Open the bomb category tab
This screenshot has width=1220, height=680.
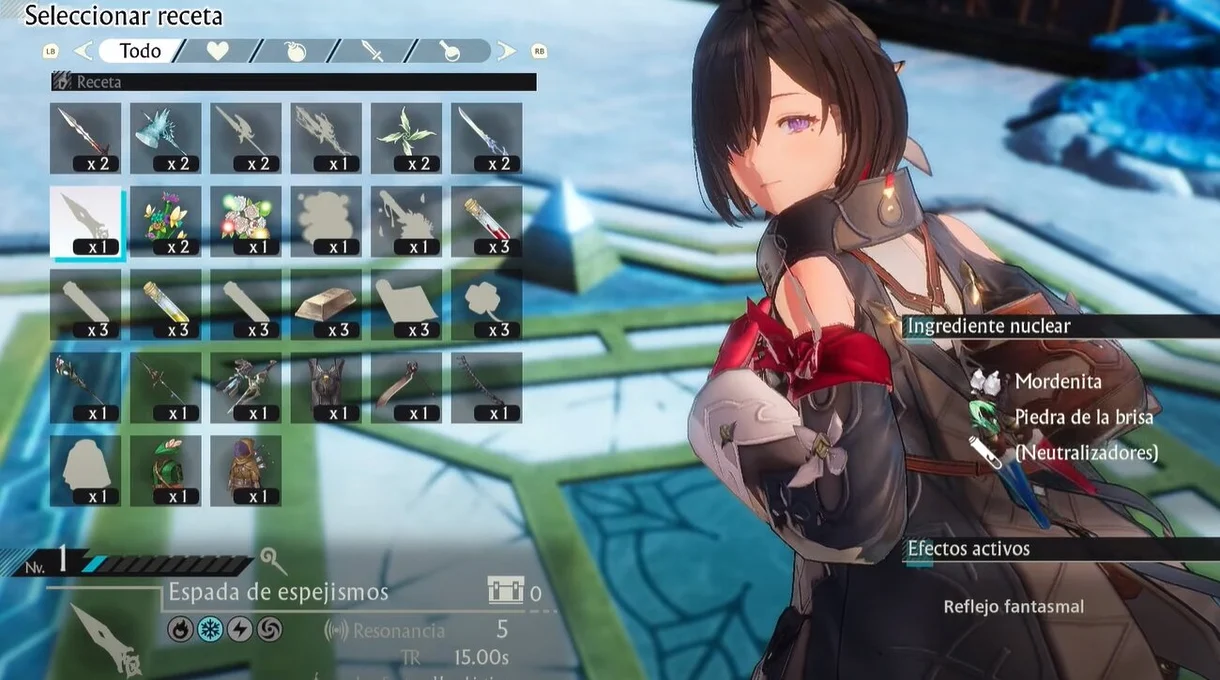(296, 51)
